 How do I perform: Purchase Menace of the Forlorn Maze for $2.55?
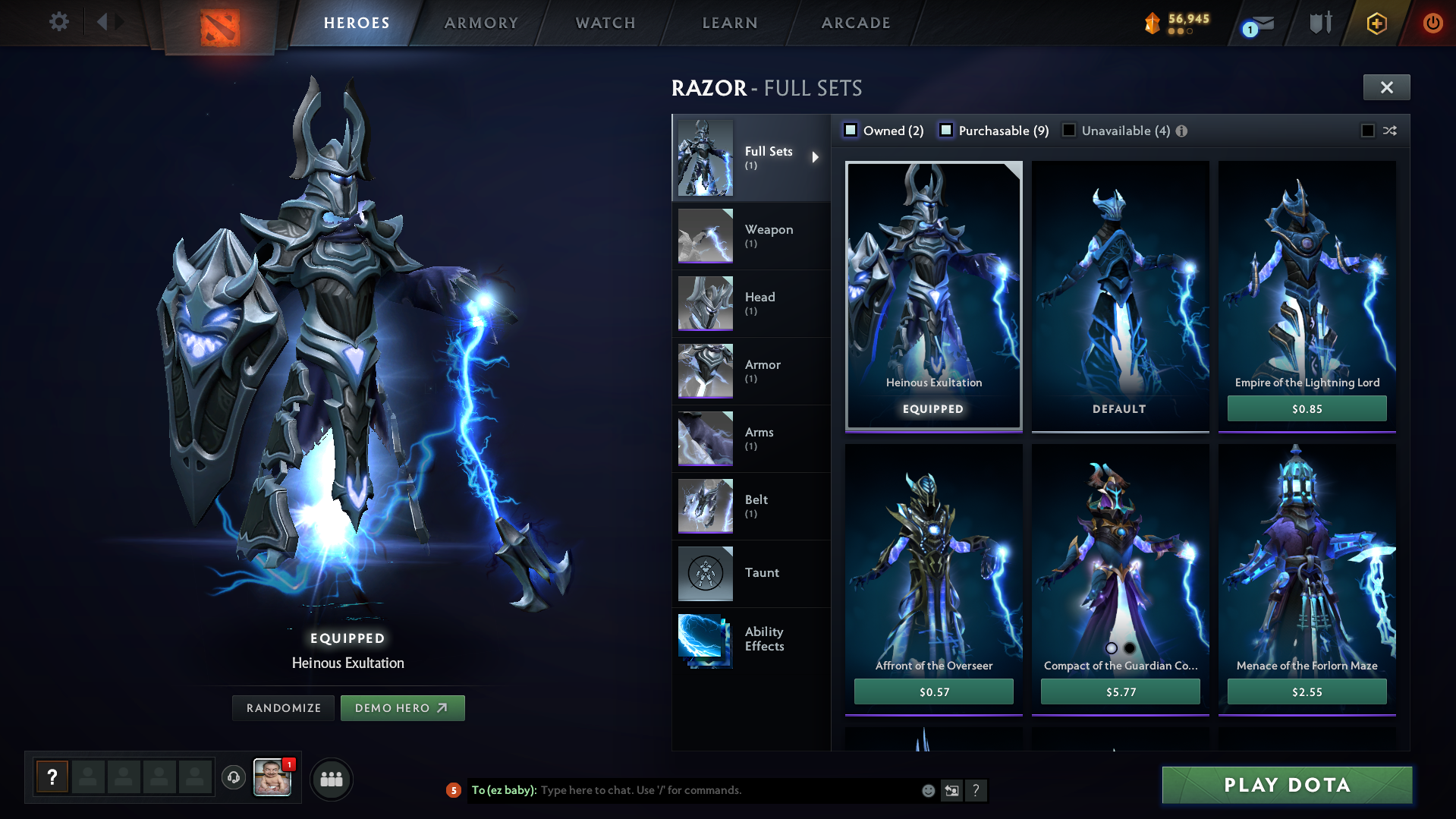click(1307, 691)
